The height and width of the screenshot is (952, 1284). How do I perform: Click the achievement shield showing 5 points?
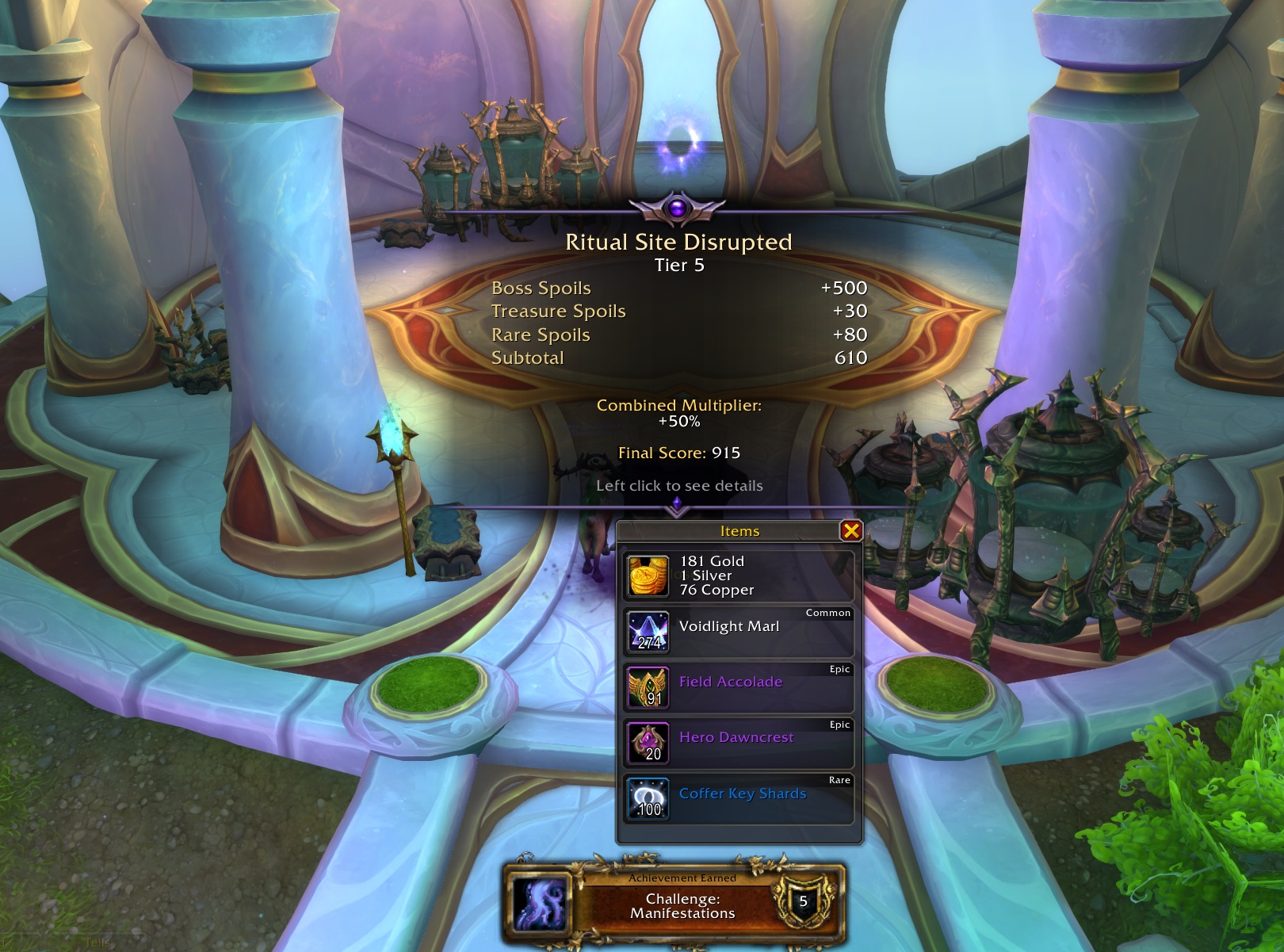click(x=803, y=900)
